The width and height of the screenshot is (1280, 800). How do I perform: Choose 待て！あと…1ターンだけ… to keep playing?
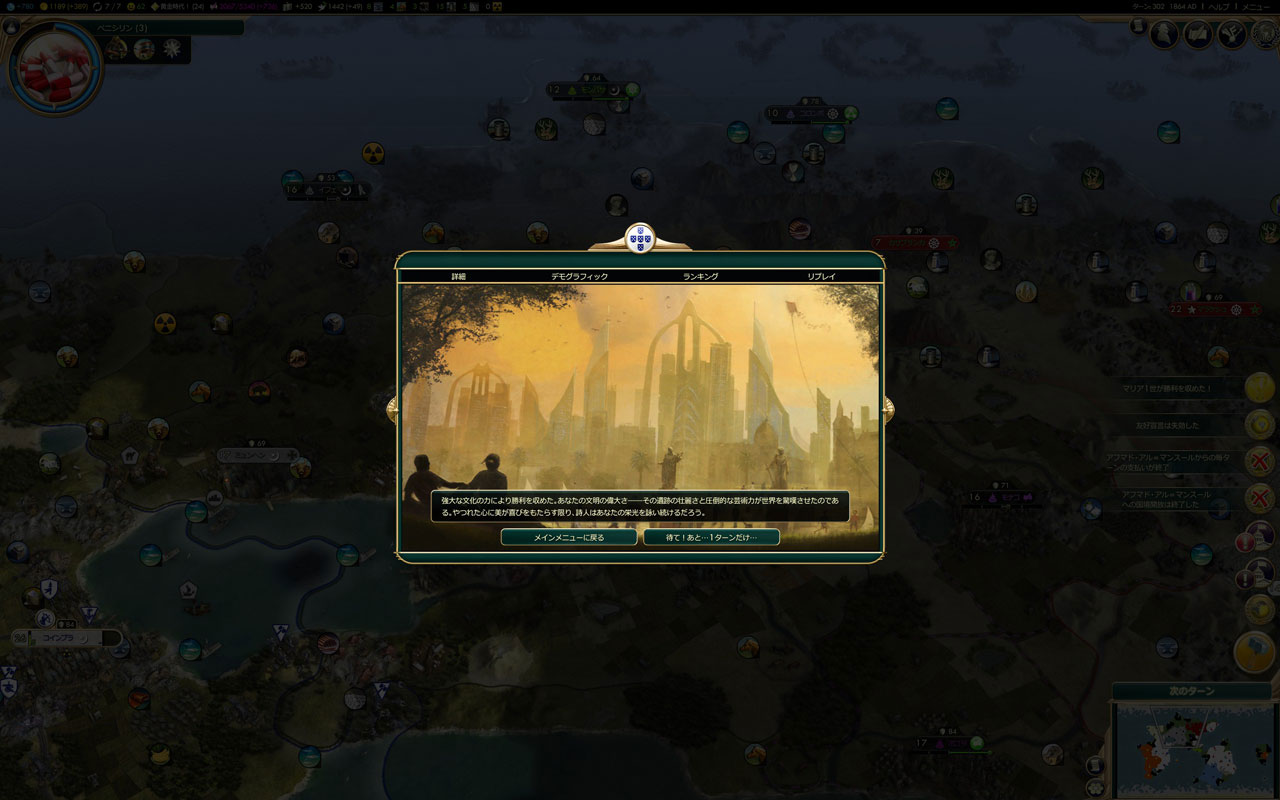click(711, 537)
